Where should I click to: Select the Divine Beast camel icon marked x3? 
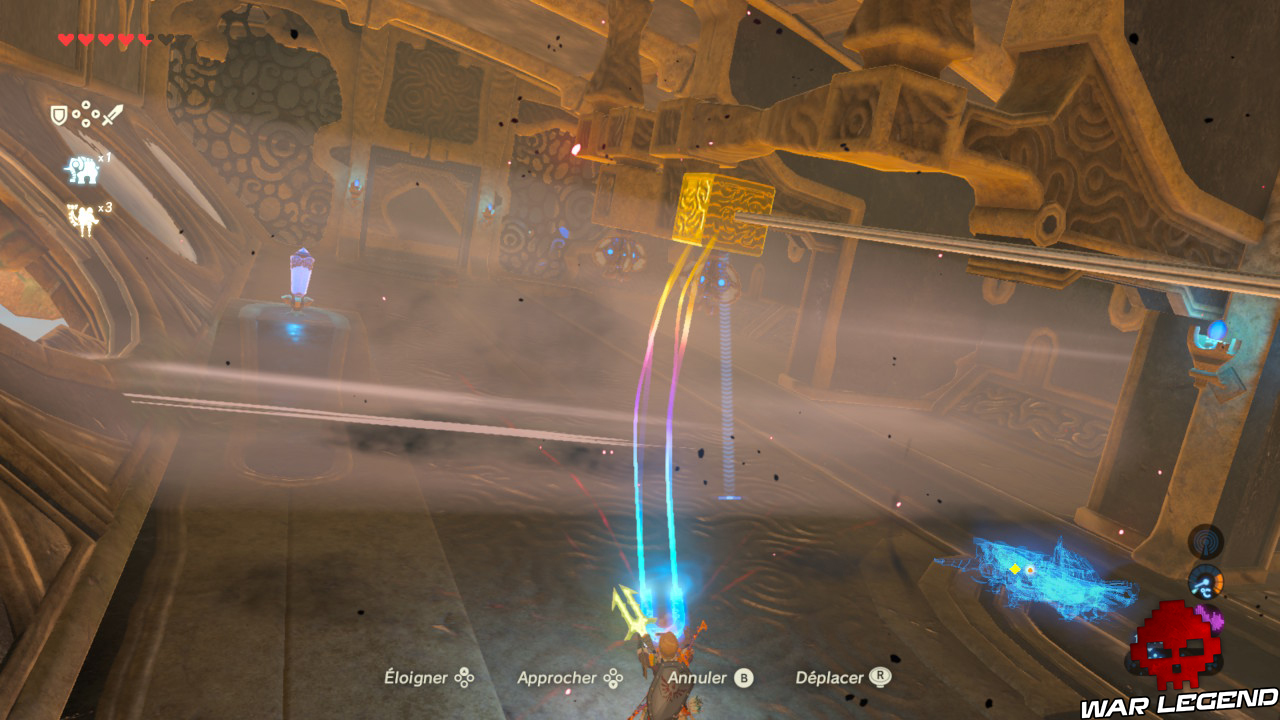83,217
